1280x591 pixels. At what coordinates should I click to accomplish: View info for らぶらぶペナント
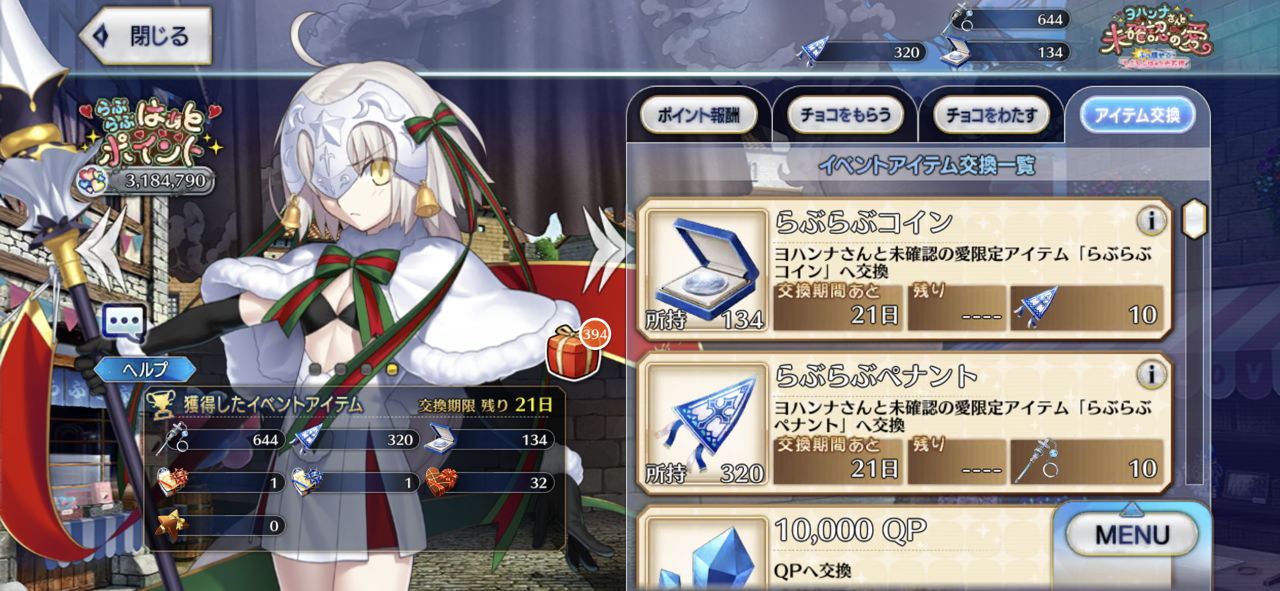pyautogui.click(x=1151, y=374)
